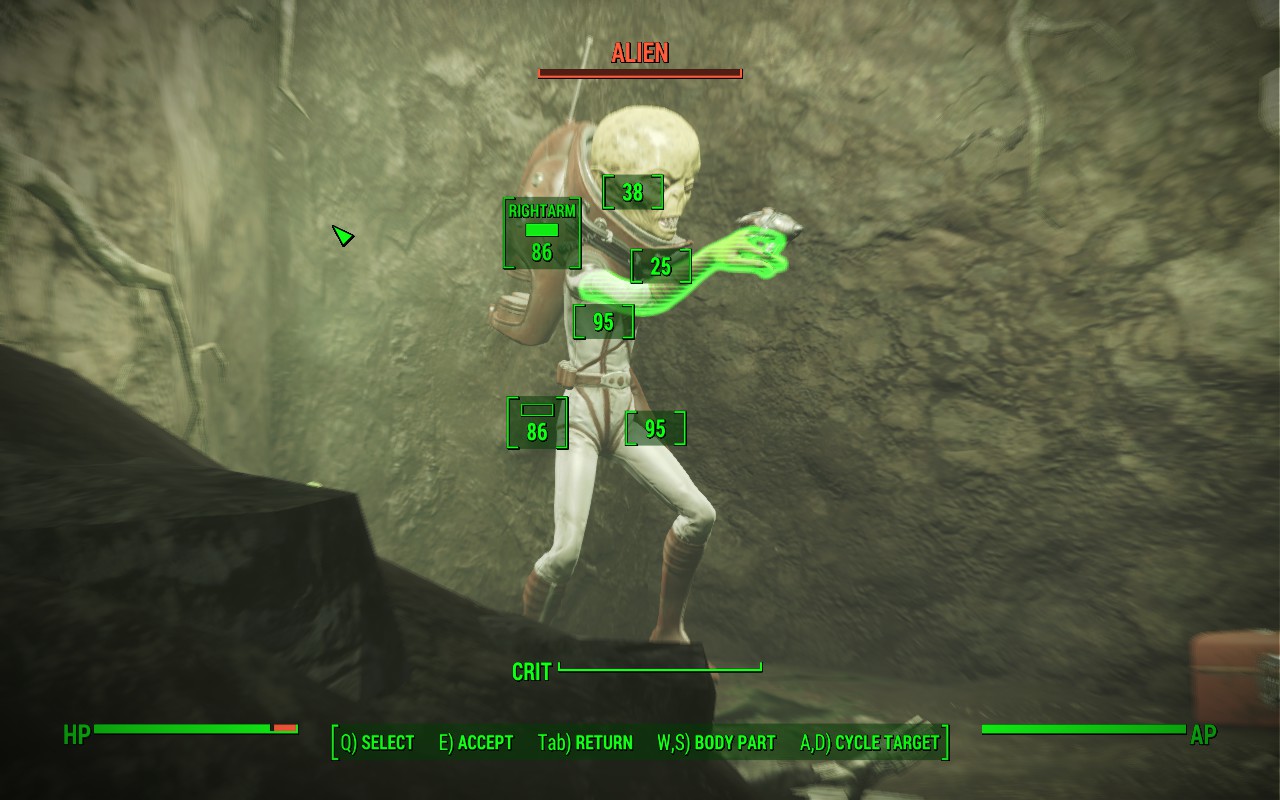
Task: Choose the torso 95 percent hit box
Action: point(603,322)
